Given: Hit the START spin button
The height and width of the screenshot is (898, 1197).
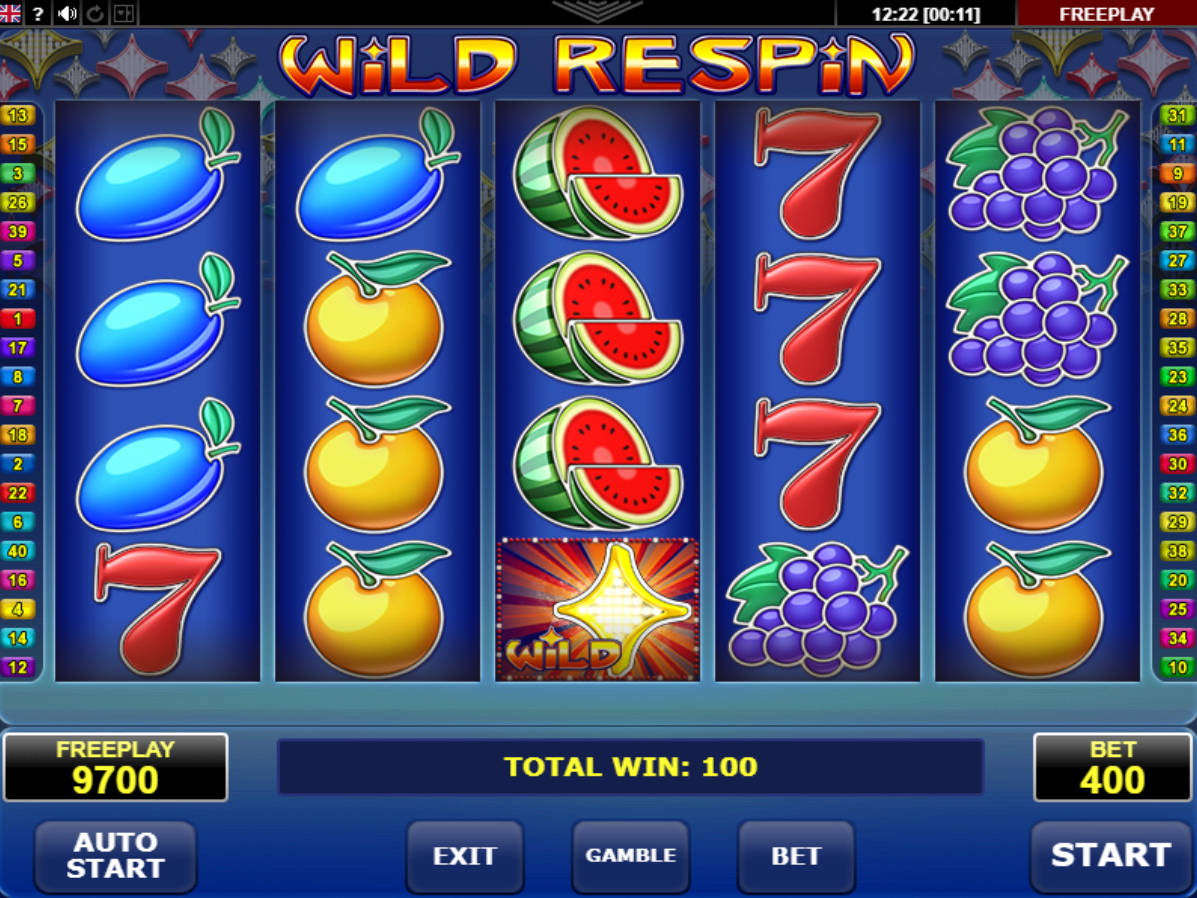Looking at the screenshot, I should coord(1110,856).
